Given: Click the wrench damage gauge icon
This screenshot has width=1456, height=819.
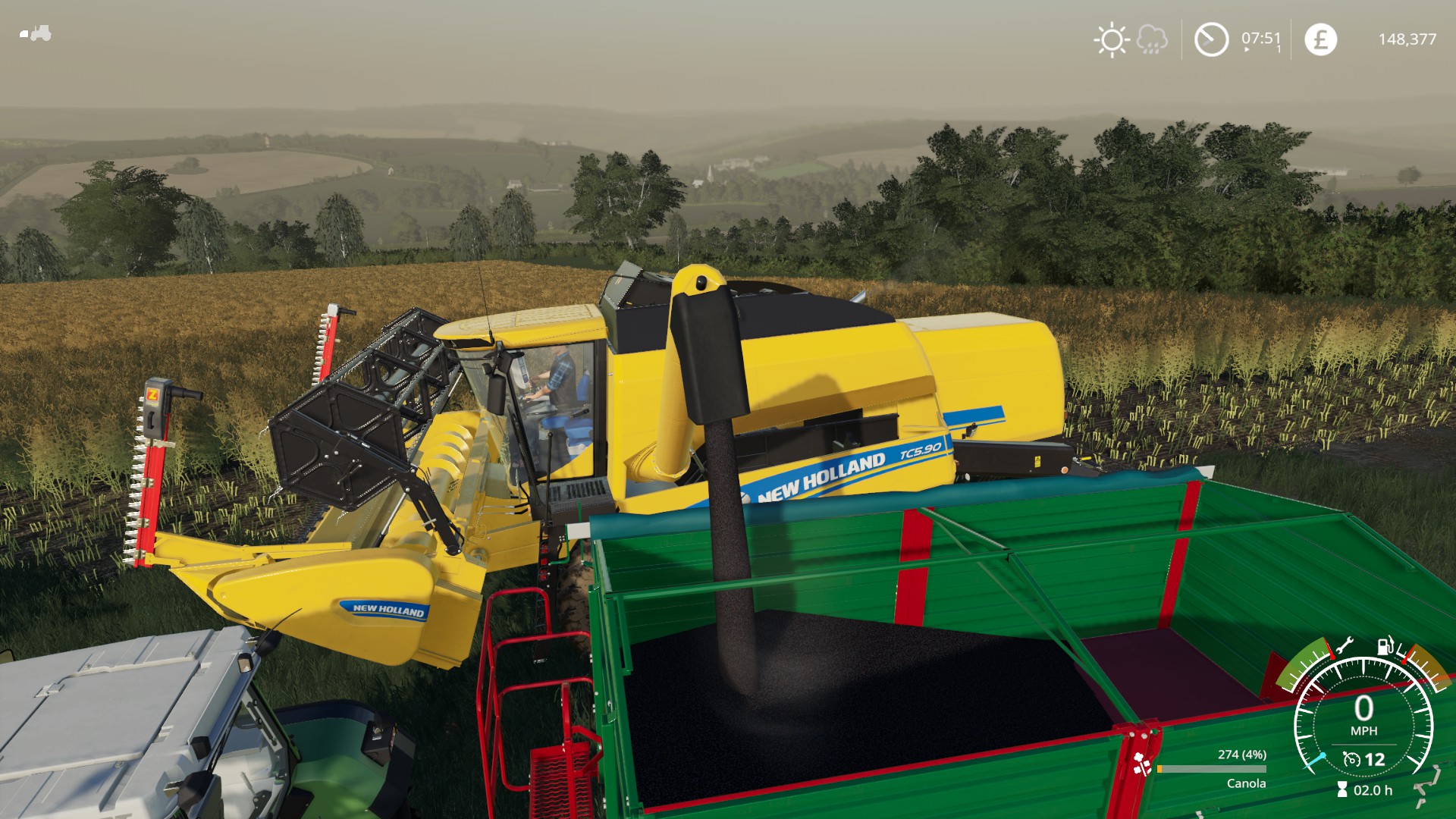Looking at the screenshot, I should click(1345, 646).
